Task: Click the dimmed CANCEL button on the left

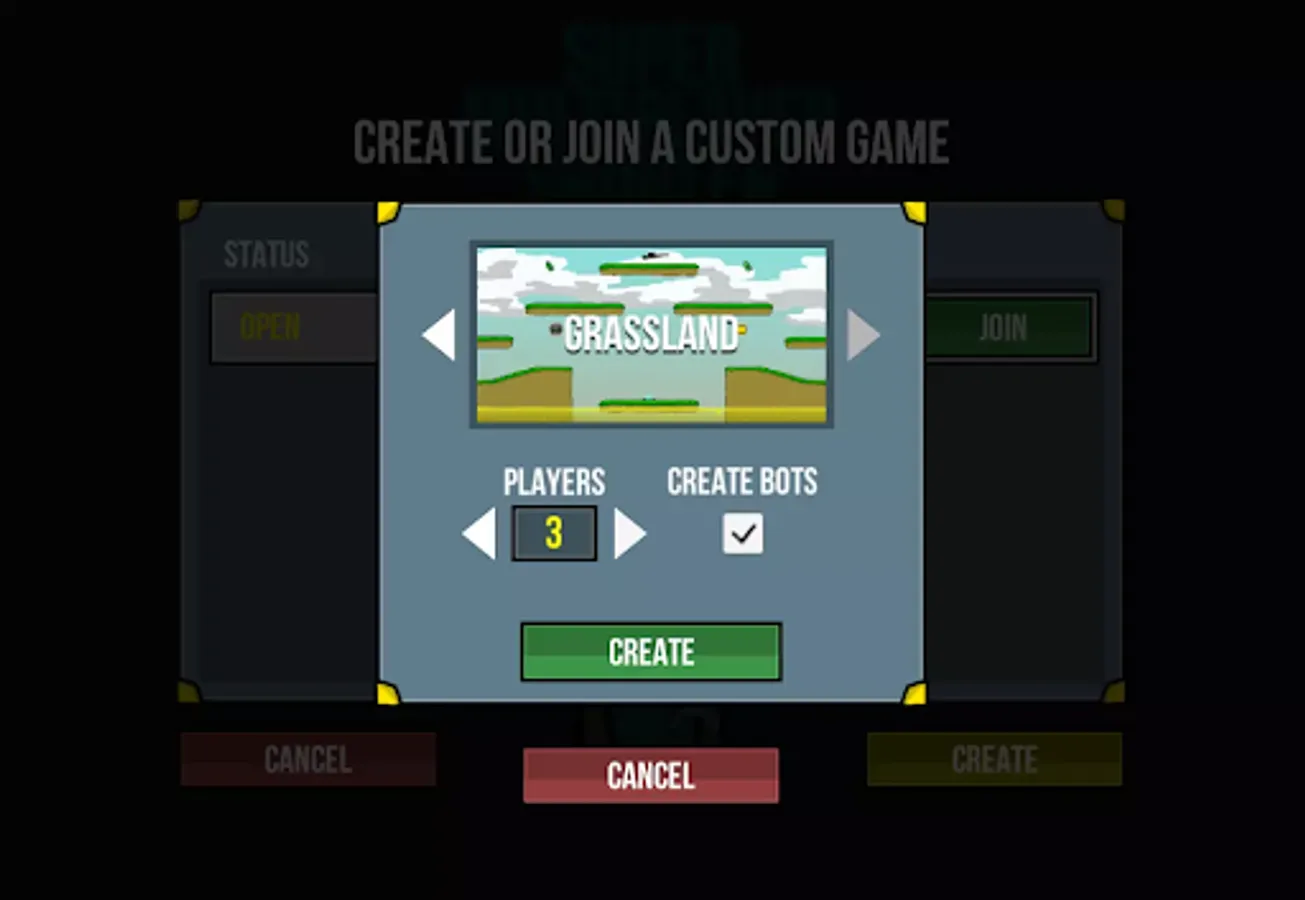Action: point(307,760)
